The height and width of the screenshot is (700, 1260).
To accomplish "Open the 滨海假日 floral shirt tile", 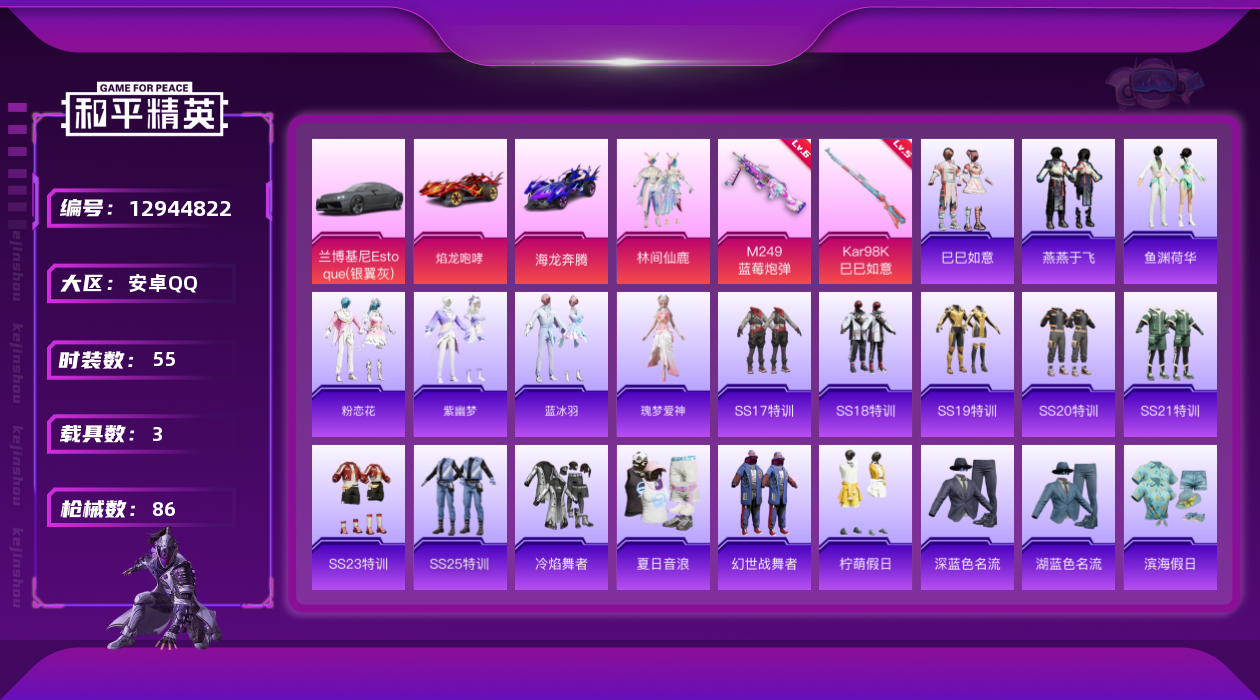I will coord(1170,517).
